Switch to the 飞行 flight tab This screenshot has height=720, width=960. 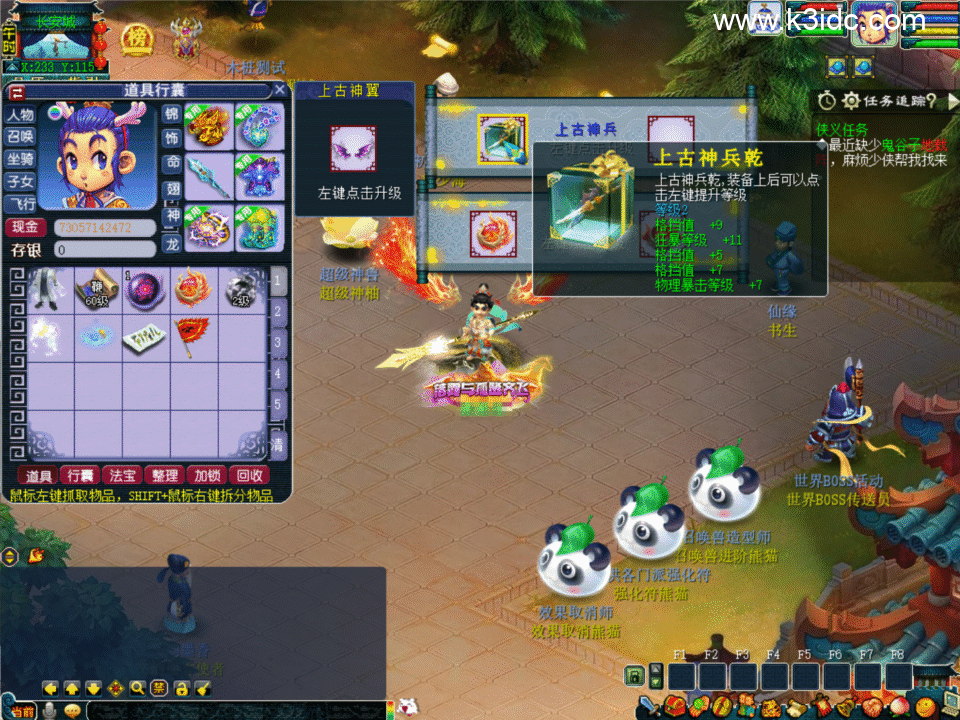click(21, 204)
